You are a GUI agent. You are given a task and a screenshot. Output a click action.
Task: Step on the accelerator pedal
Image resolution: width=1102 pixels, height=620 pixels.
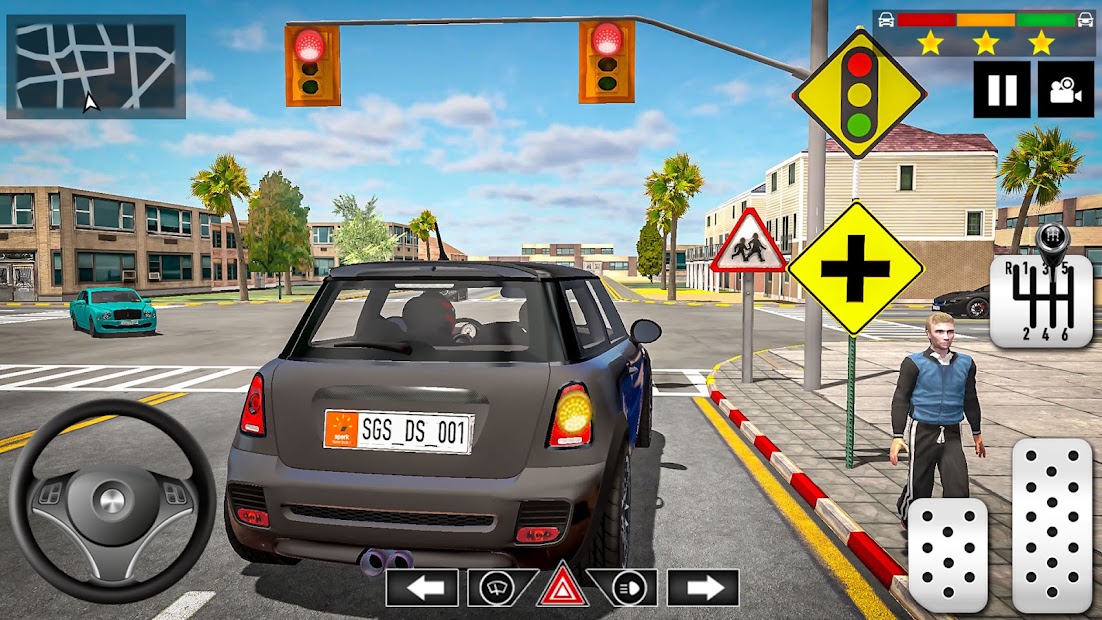tap(1051, 525)
